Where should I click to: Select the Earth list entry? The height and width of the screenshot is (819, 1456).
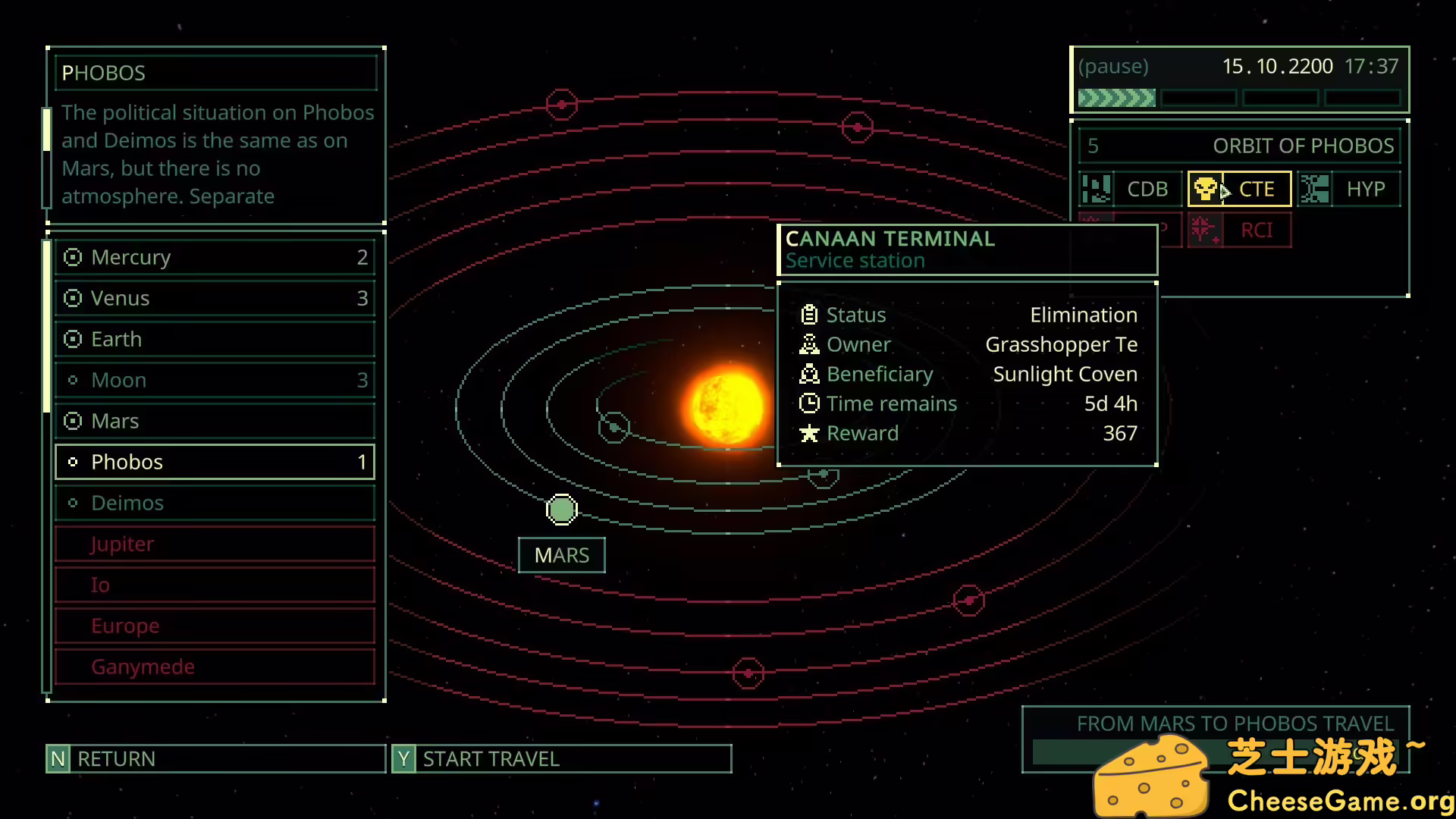(215, 340)
